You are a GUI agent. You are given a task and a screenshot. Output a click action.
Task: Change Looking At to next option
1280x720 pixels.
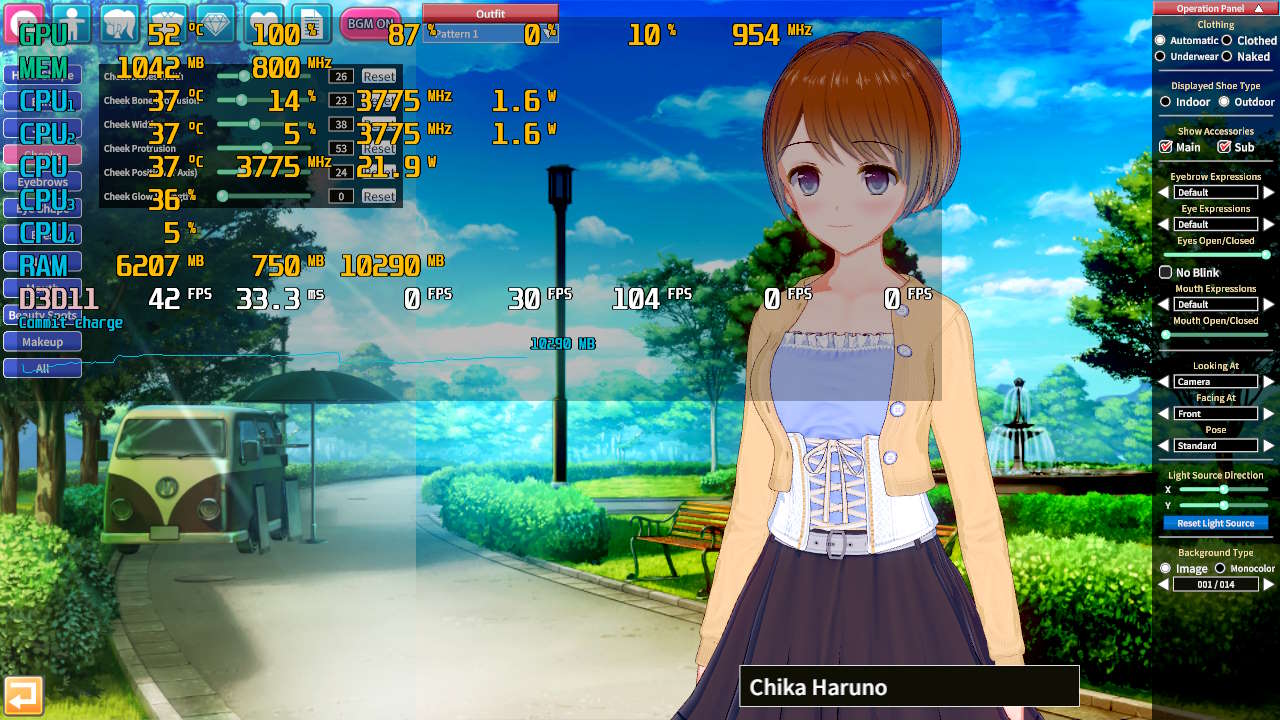pyautogui.click(x=1269, y=381)
